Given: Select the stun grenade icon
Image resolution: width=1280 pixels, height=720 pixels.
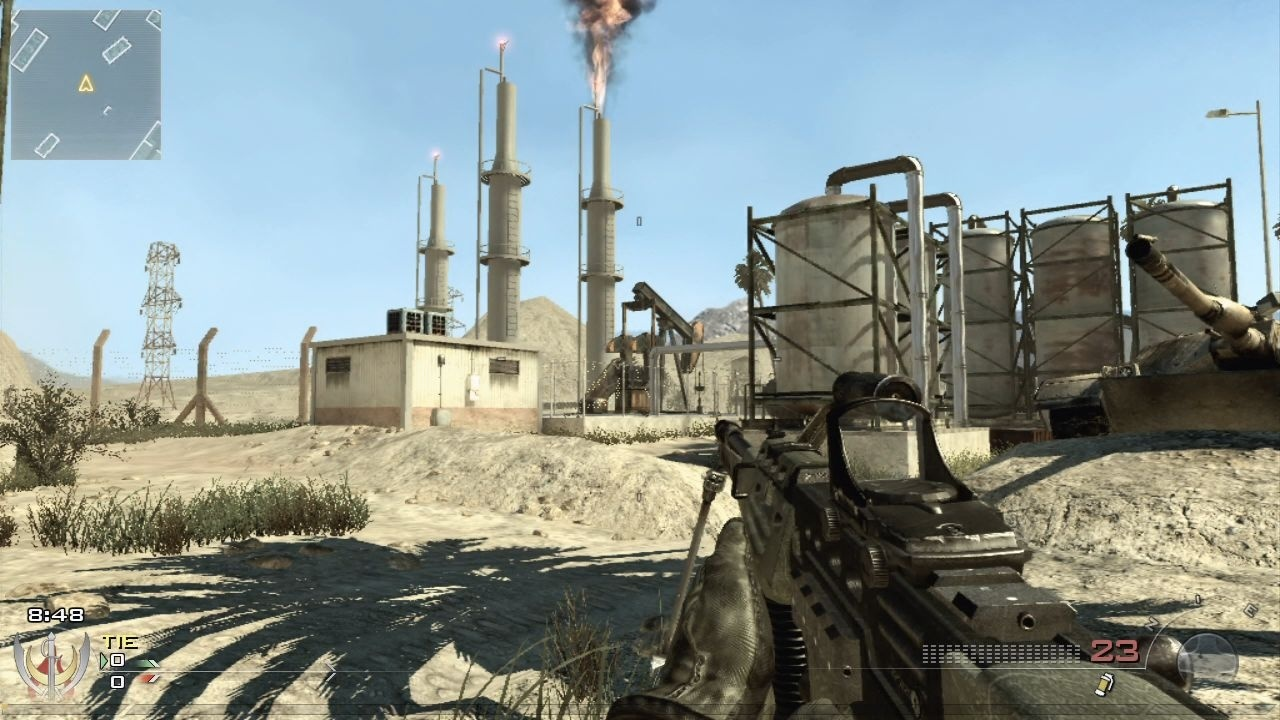Looking at the screenshot, I should tap(1105, 685).
